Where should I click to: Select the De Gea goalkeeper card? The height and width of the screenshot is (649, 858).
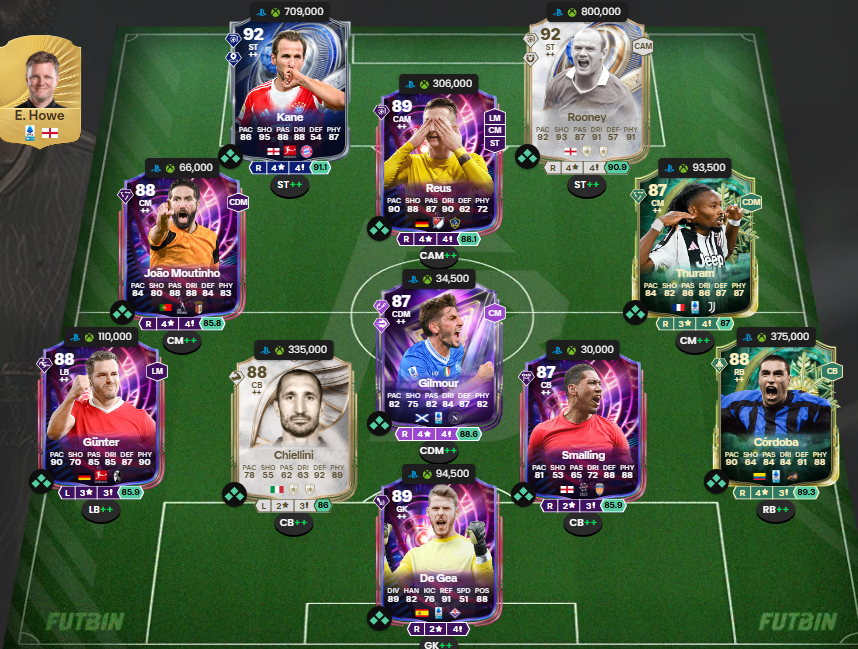[x=437, y=550]
